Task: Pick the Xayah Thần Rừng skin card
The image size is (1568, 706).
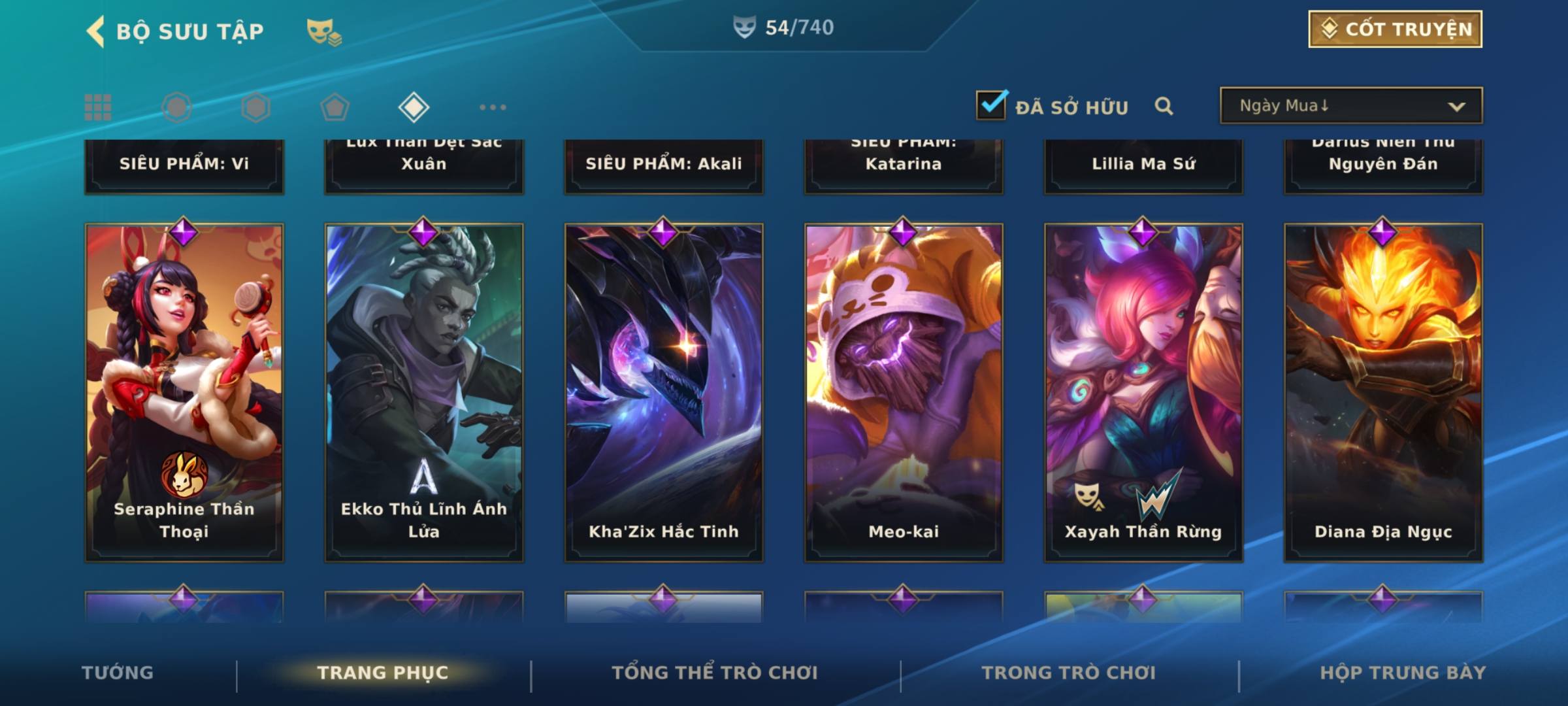Action: click(1143, 392)
